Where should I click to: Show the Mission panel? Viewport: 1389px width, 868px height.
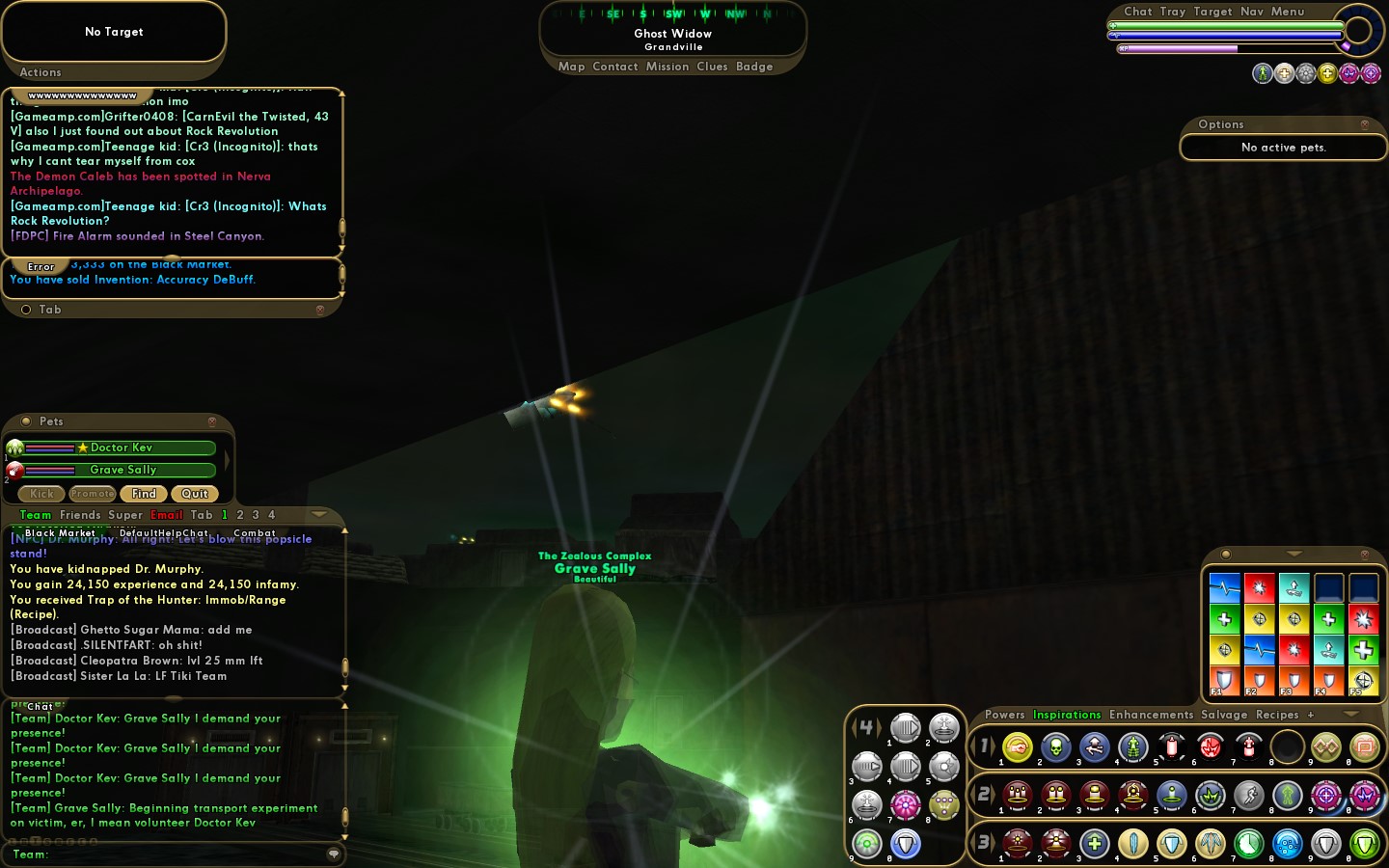click(667, 67)
